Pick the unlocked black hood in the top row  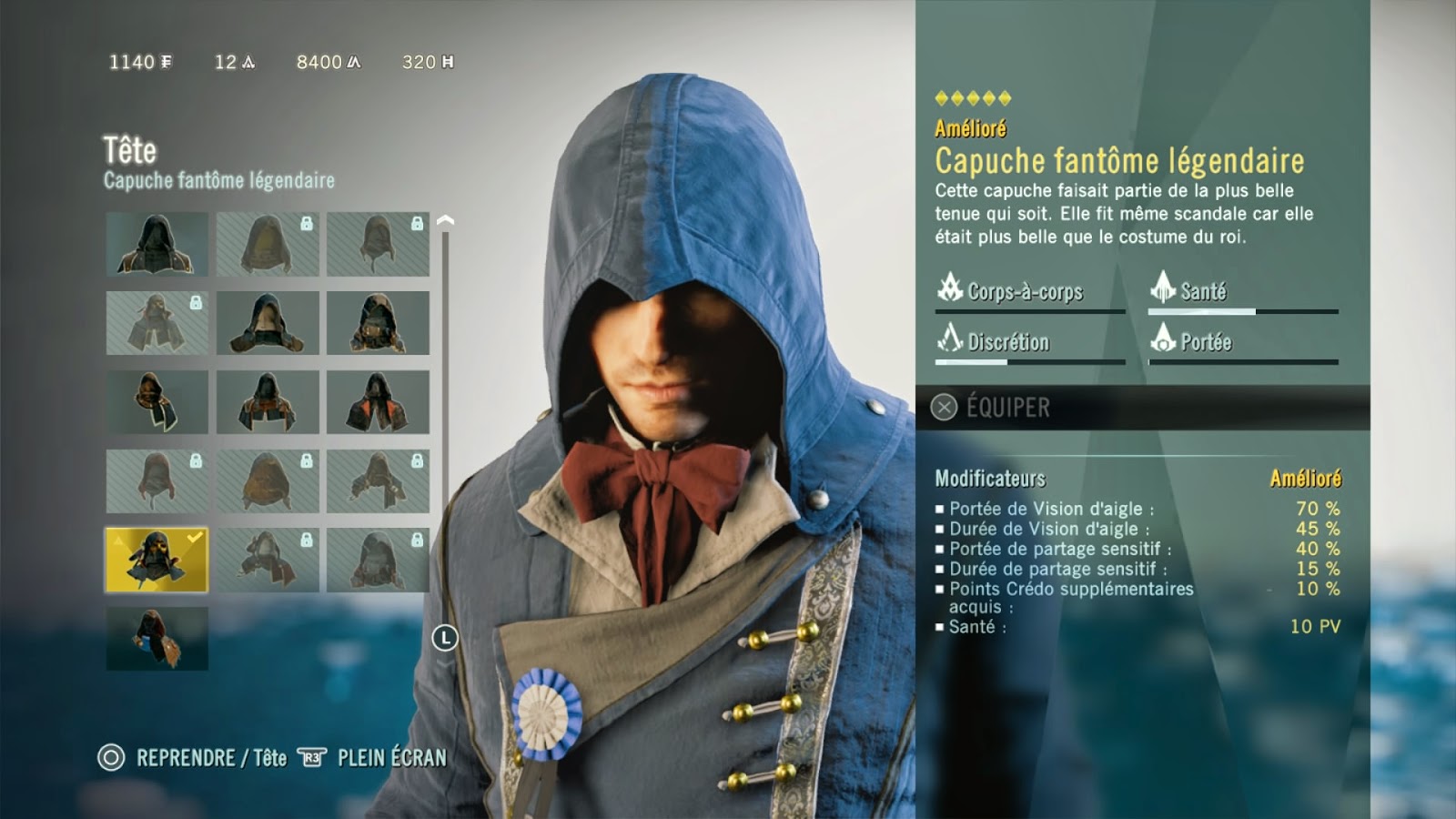pyautogui.click(x=157, y=245)
